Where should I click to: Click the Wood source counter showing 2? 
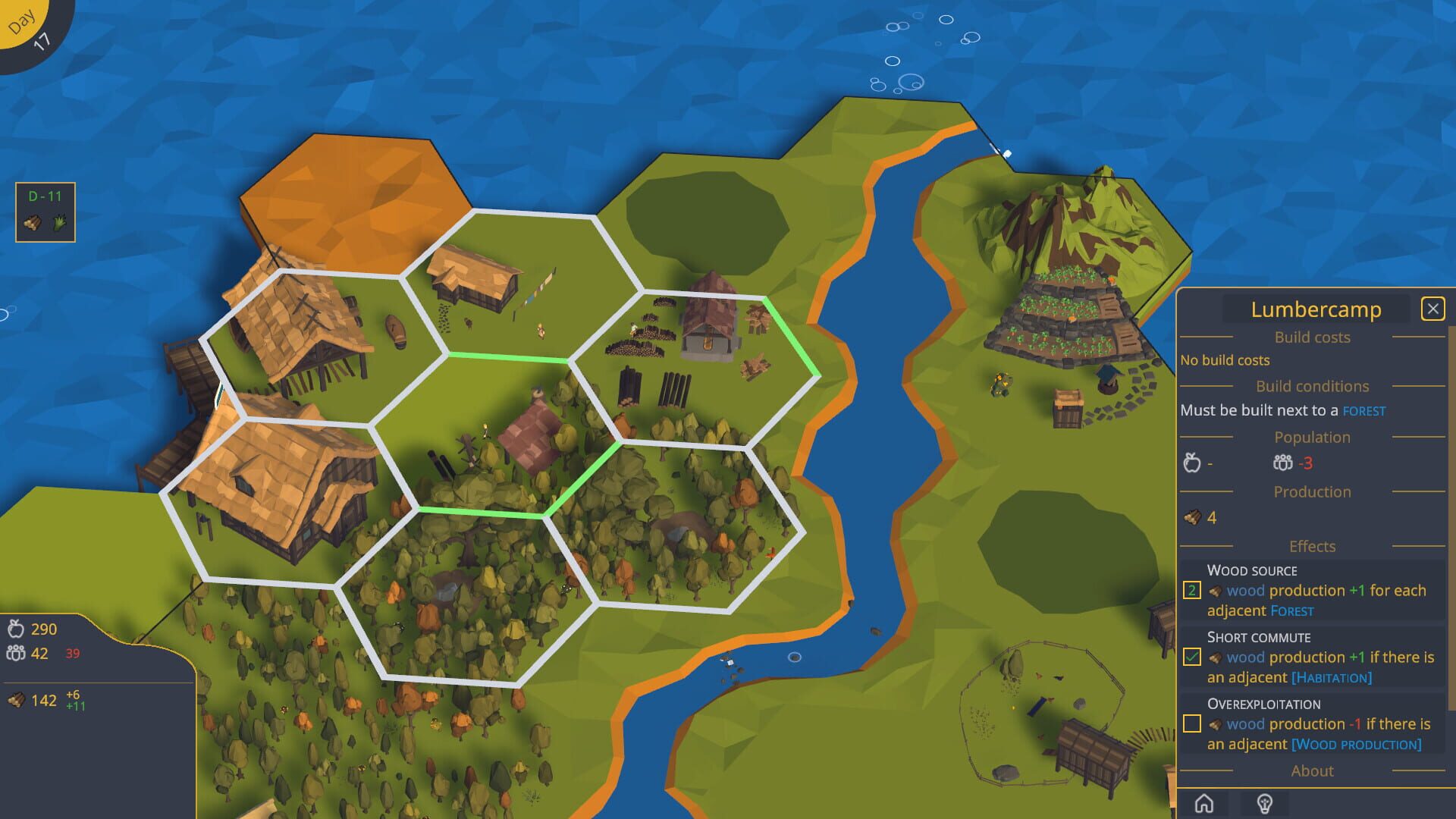point(1191,590)
